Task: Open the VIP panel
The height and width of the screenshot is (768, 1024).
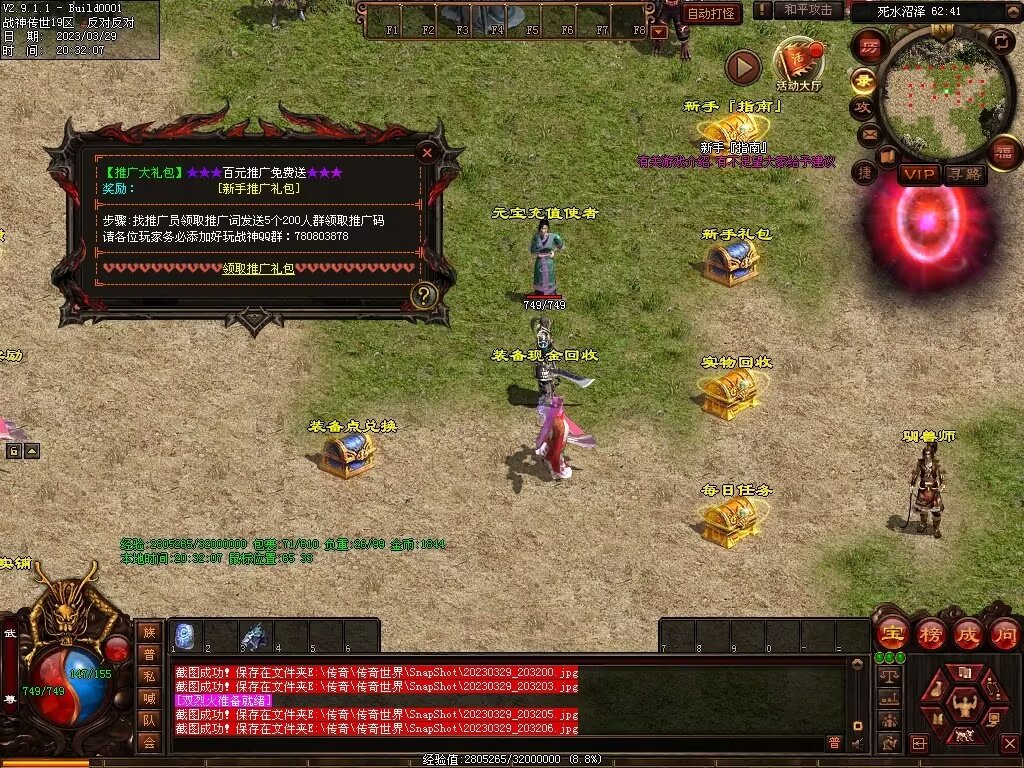Action: pos(919,174)
